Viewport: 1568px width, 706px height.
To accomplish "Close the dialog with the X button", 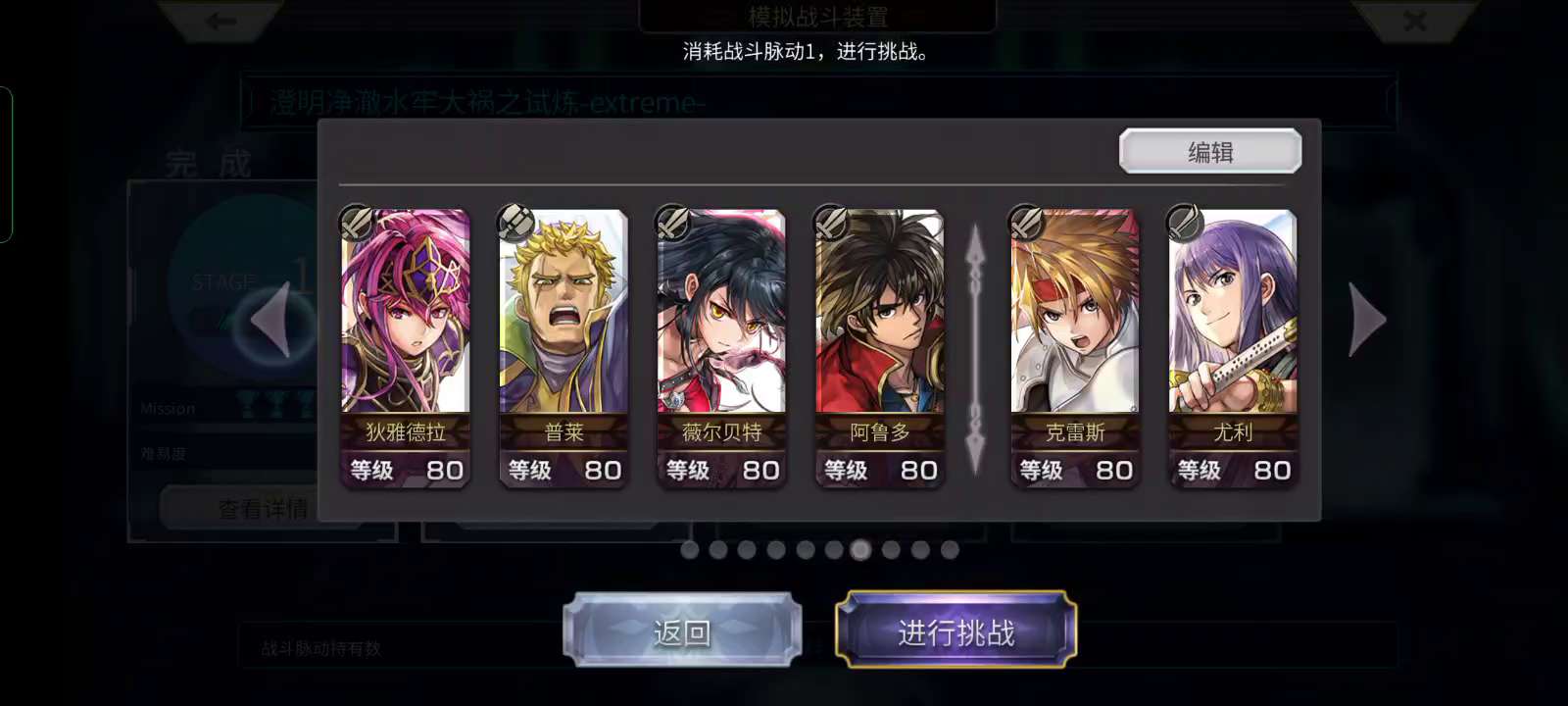I will (1415, 22).
